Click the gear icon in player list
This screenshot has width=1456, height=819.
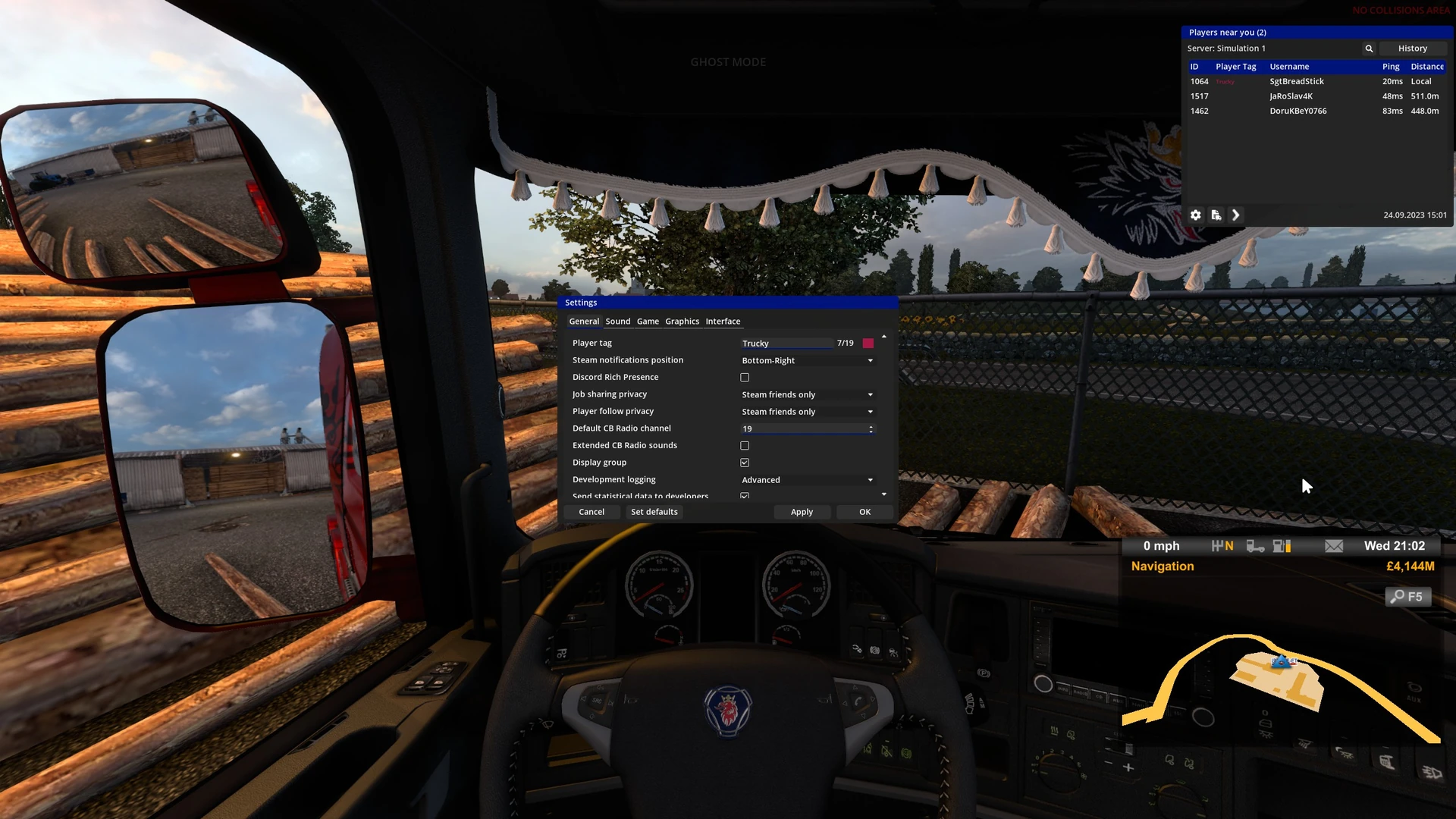point(1196,215)
